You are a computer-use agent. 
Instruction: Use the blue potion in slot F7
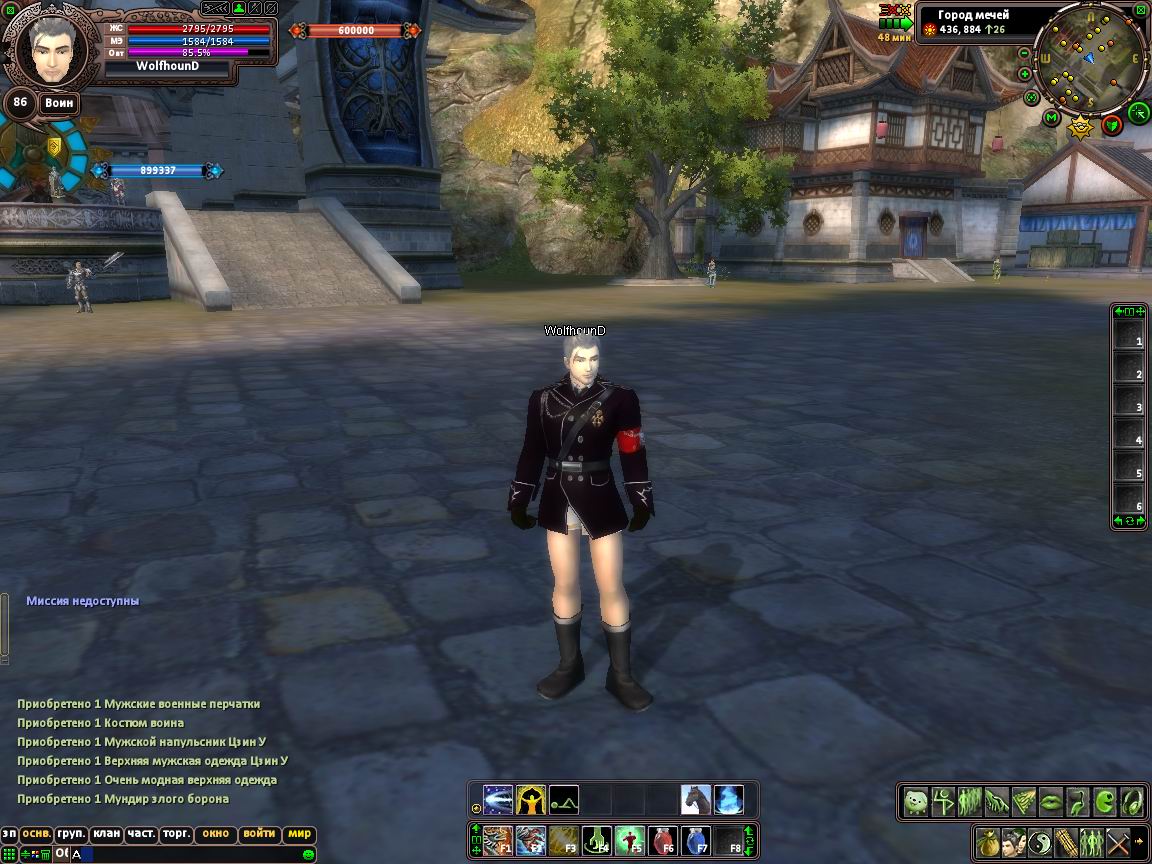point(696,840)
